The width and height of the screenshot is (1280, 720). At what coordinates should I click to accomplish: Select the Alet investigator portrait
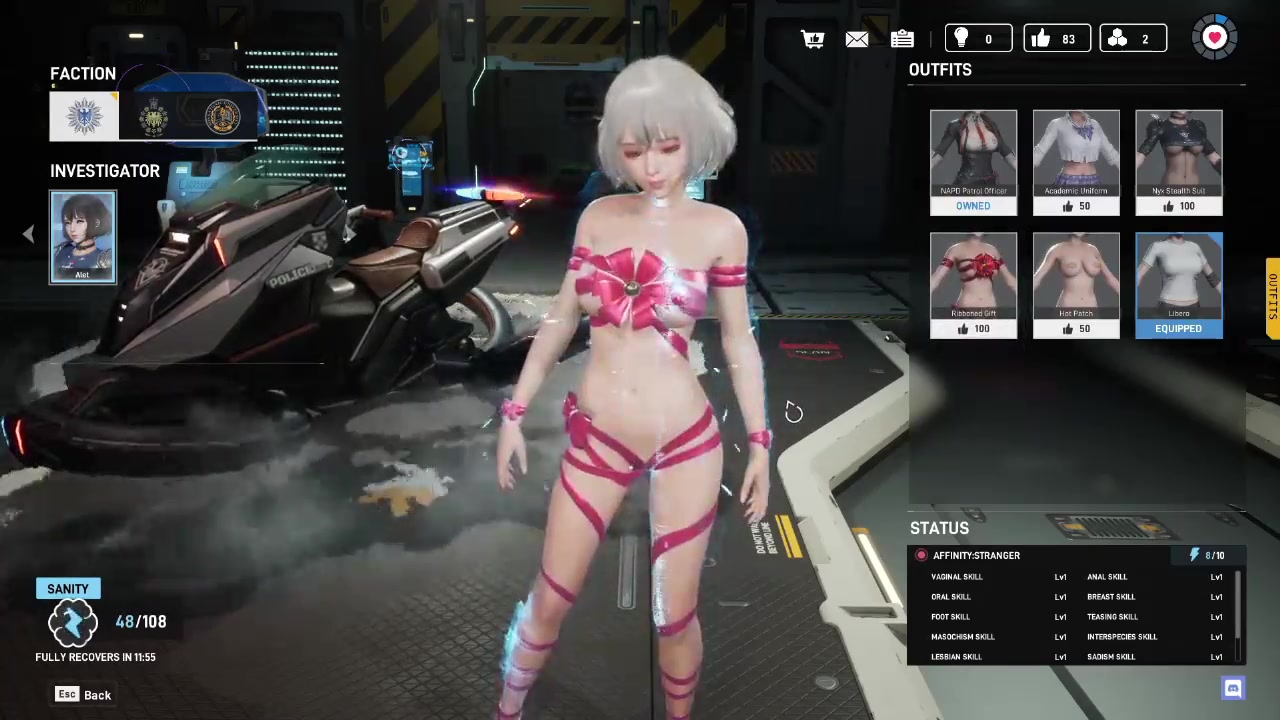(83, 237)
